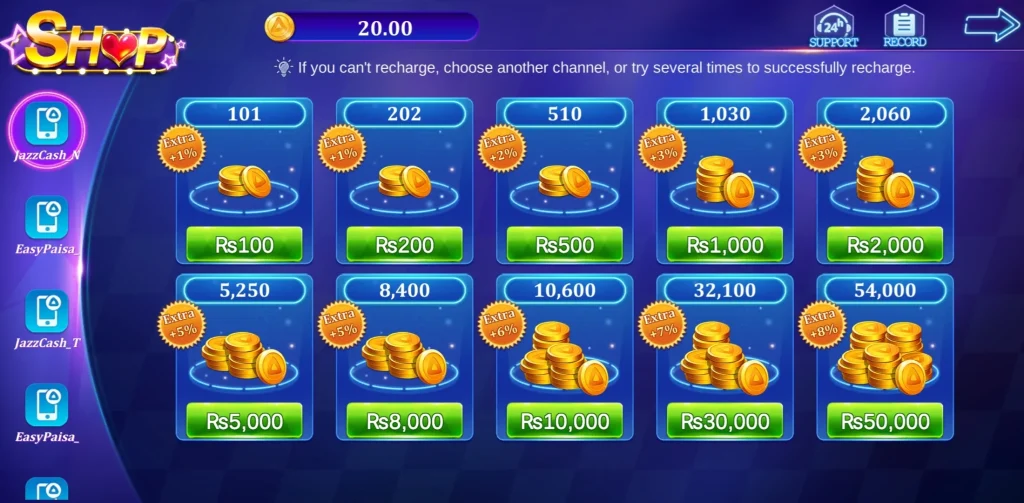Buy the Rs100 coin package
1024x503 pixels.
coord(244,244)
